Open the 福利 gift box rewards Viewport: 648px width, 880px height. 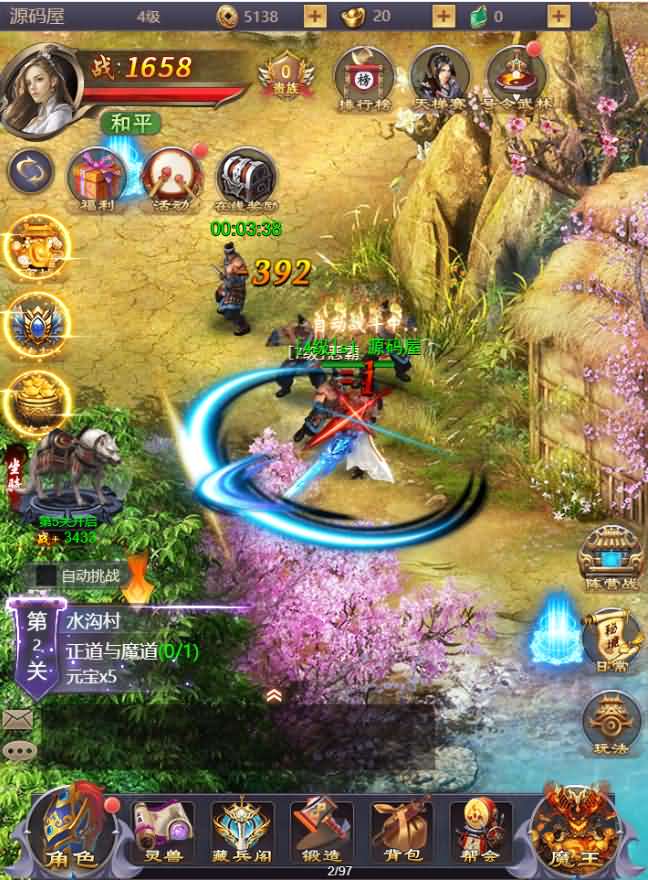96,177
